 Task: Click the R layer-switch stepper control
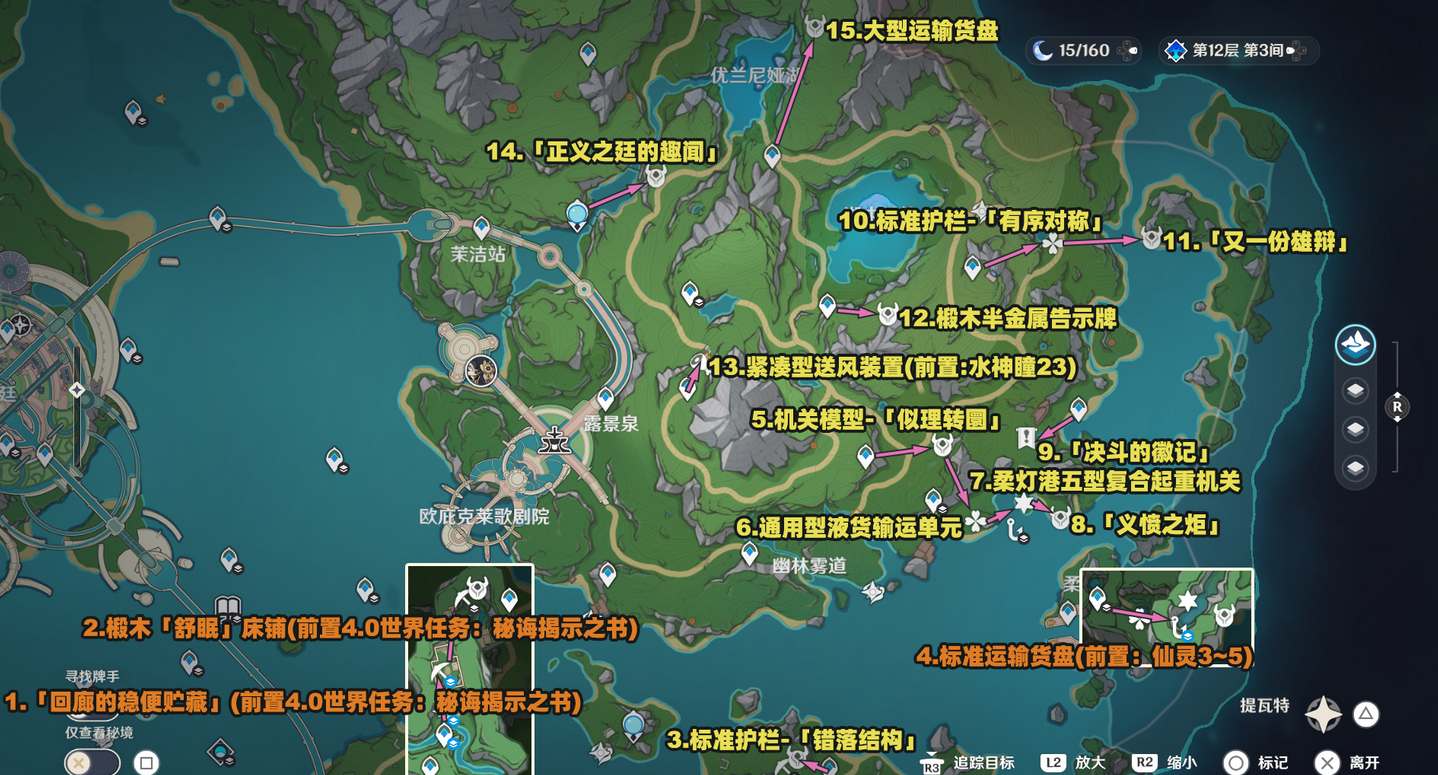1398,407
